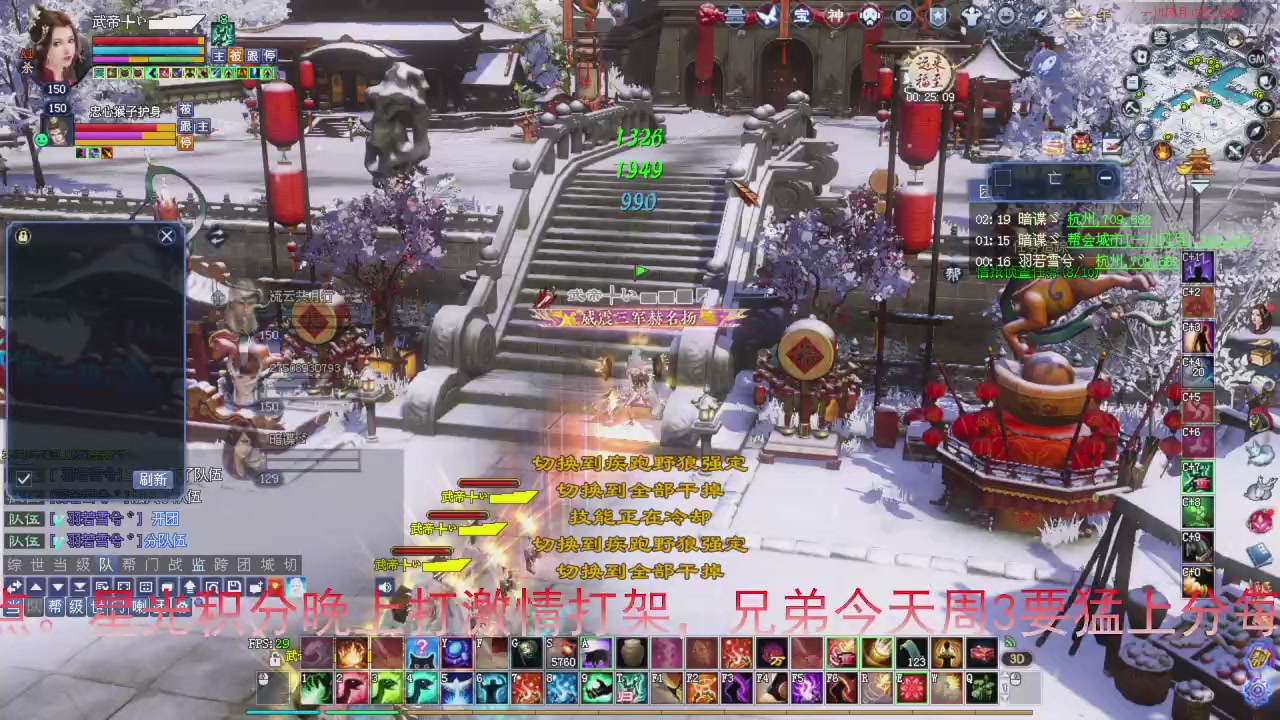Collapse the right-side panel with its minus control
Viewport: 1280px width, 720px height.
[1106, 178]
